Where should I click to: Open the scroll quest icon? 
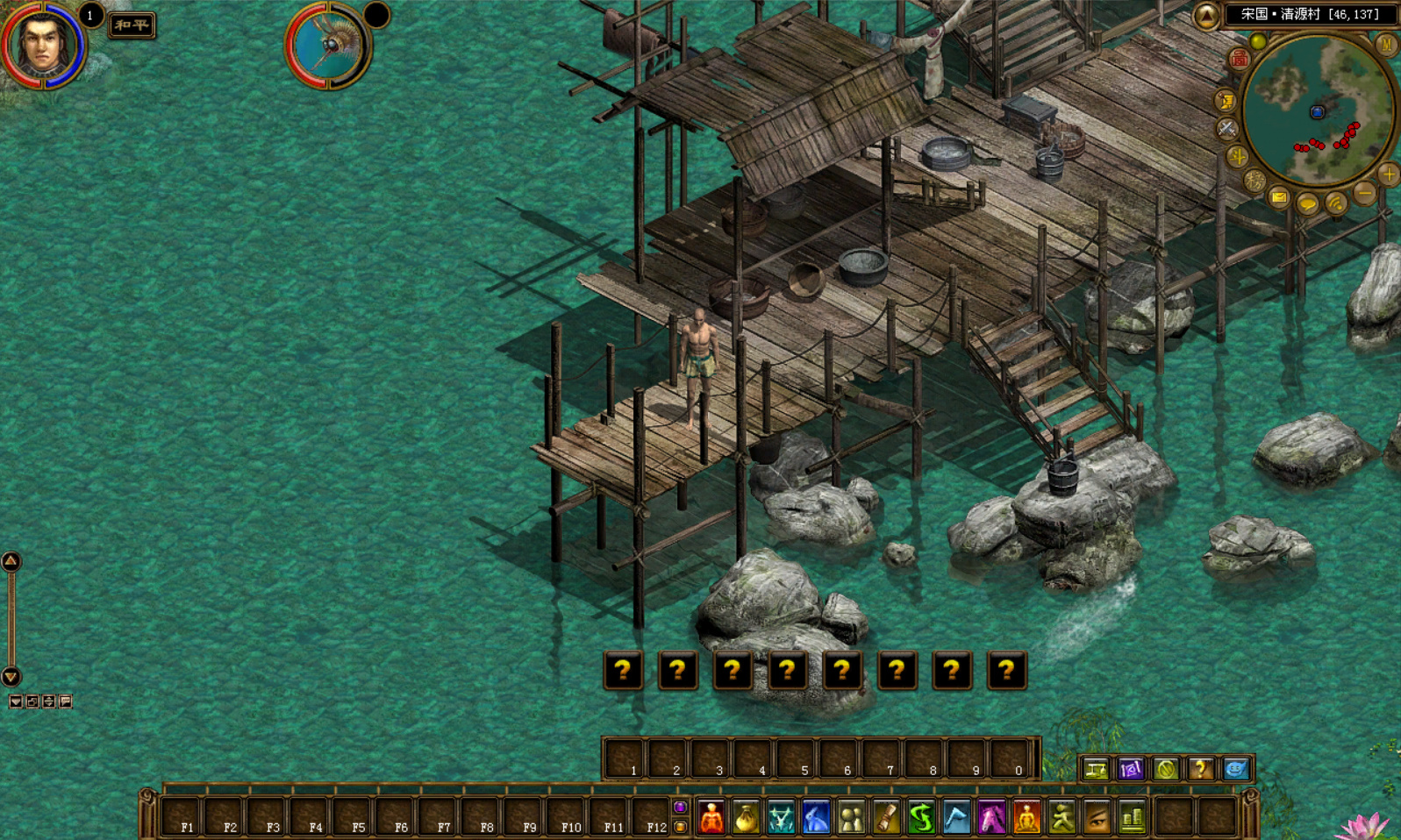(x=886, y=818)
